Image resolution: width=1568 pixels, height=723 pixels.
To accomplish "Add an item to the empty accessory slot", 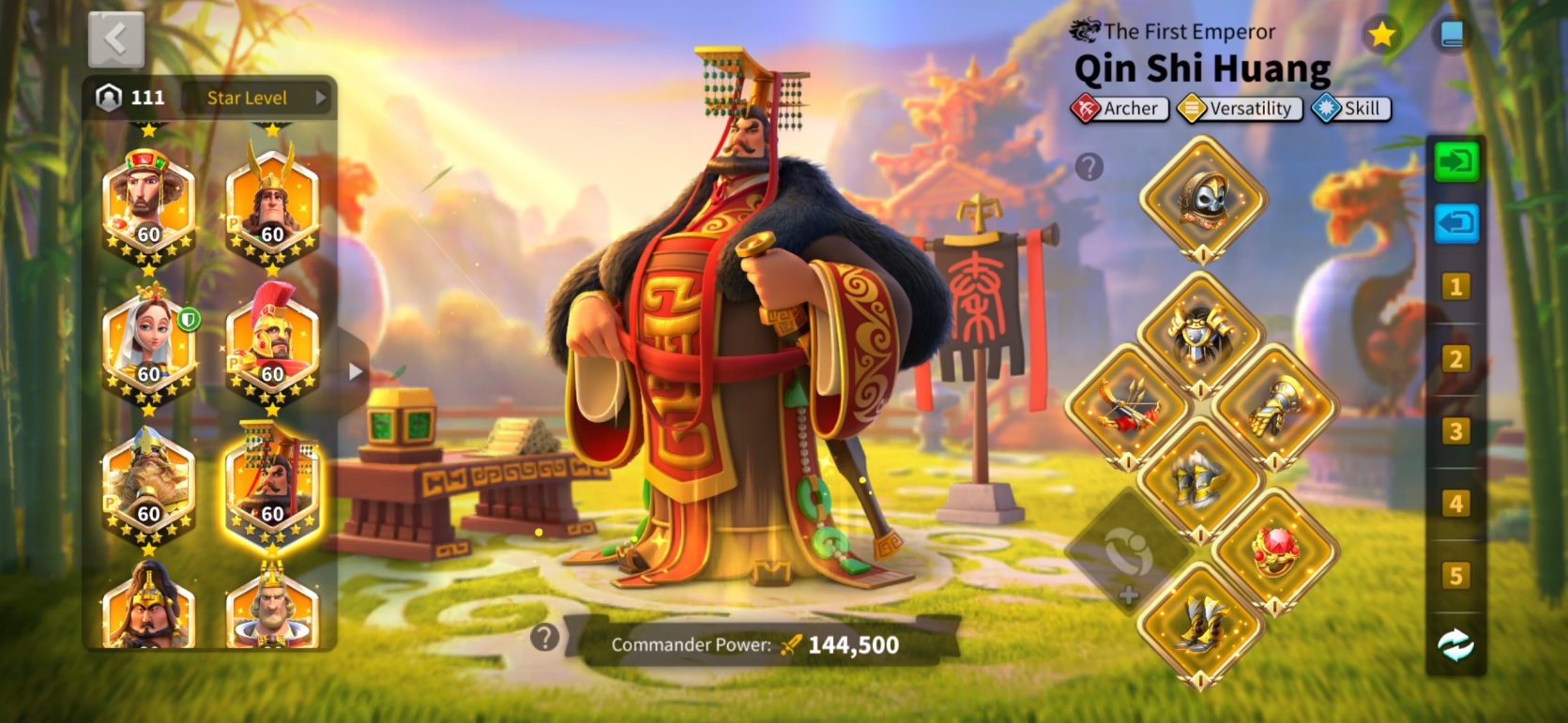I will pyautogui.click(x=1129, y=555).
